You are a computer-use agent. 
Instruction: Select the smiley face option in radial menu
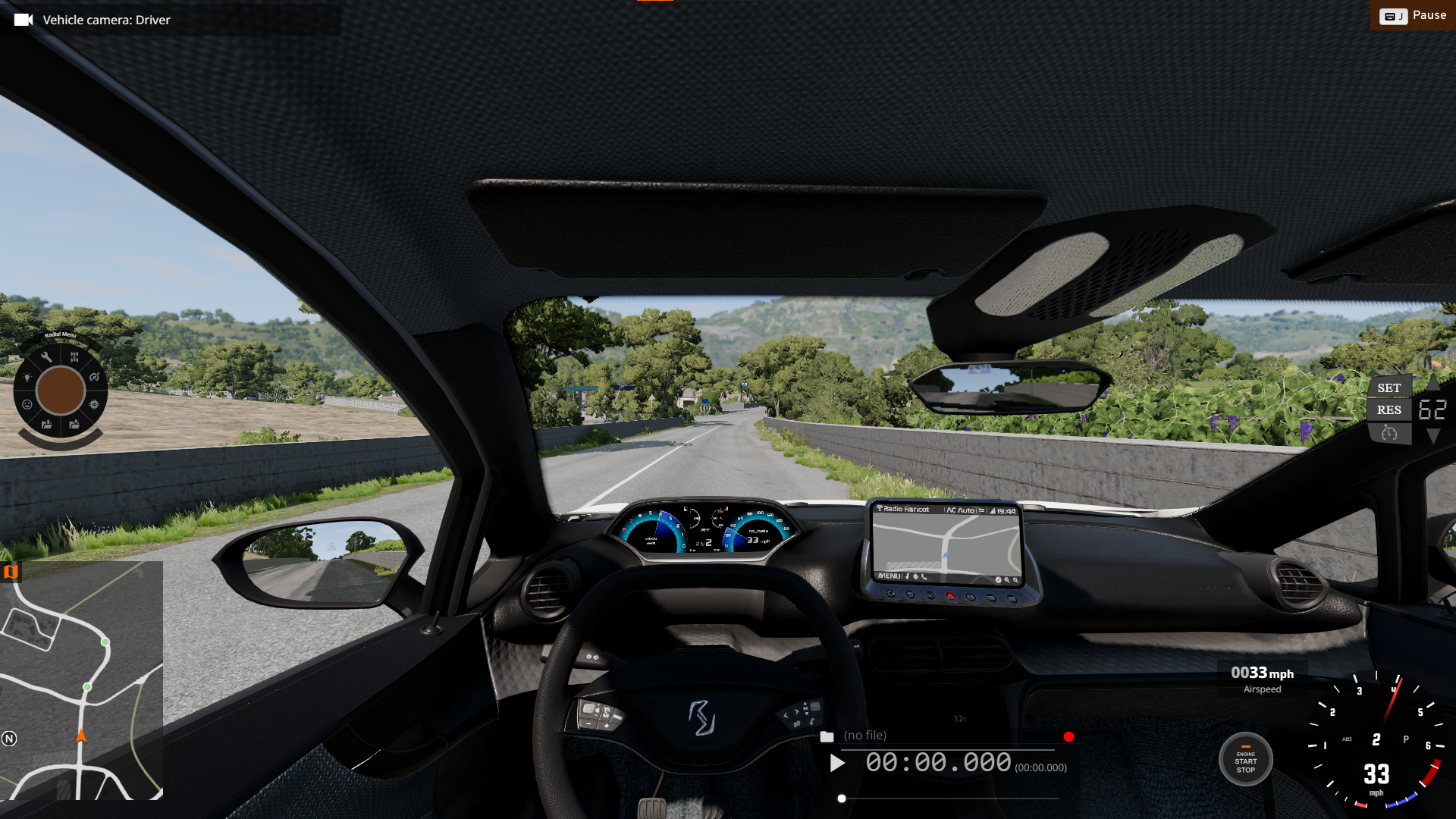pyautogui.click(x=27, y=404)
